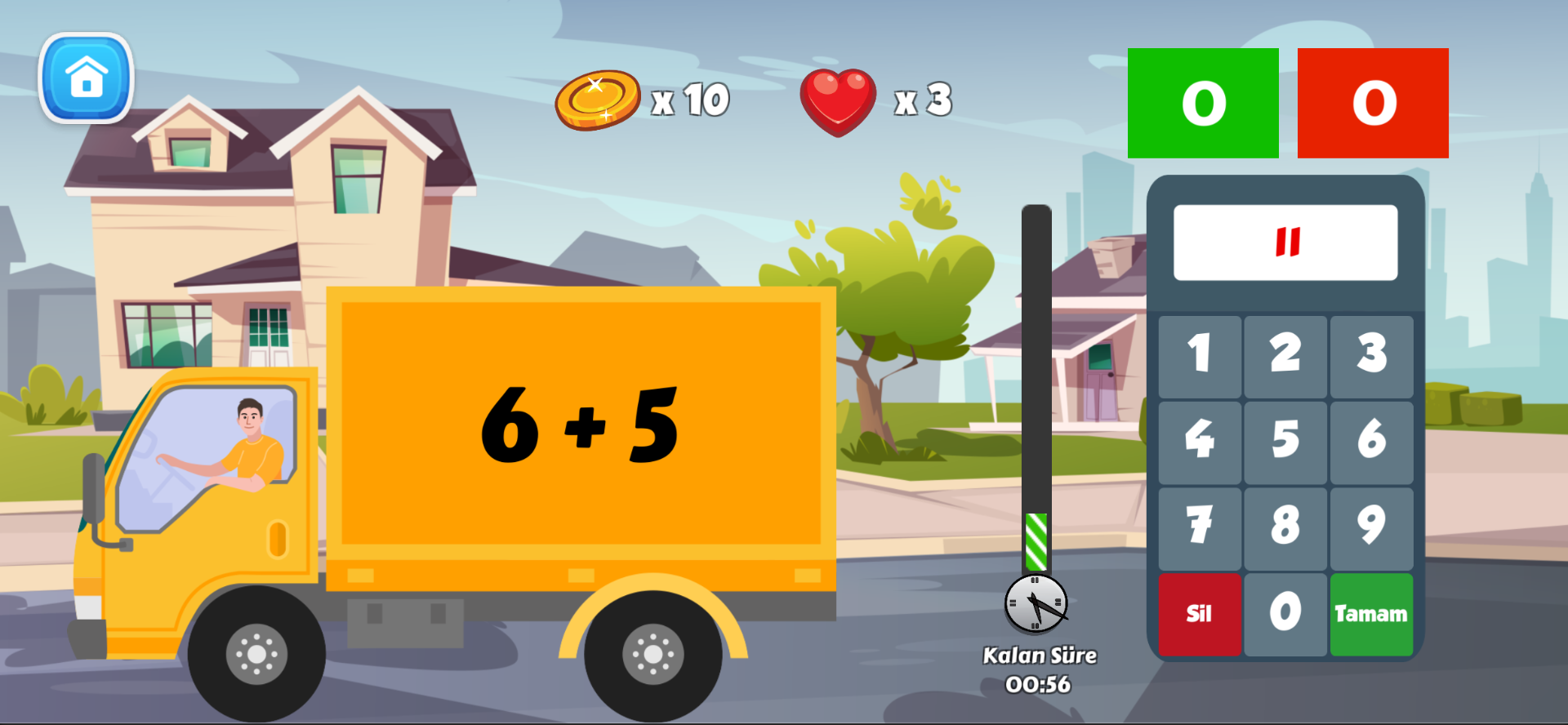Go back to the home screen

pyautogui.click(x=86, y=78)
